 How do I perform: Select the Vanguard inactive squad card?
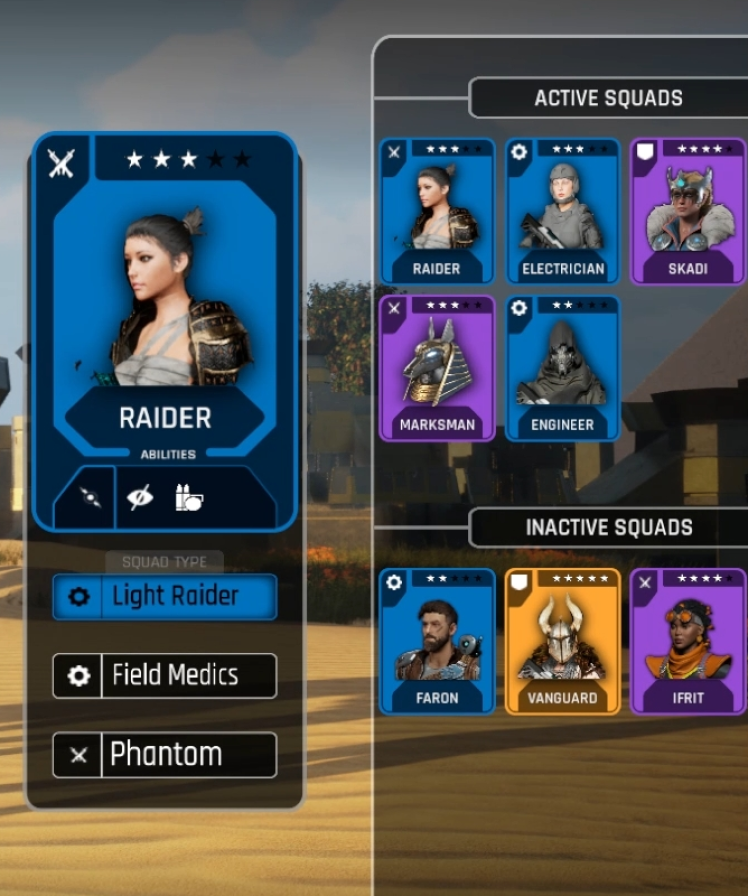point(563,641)
